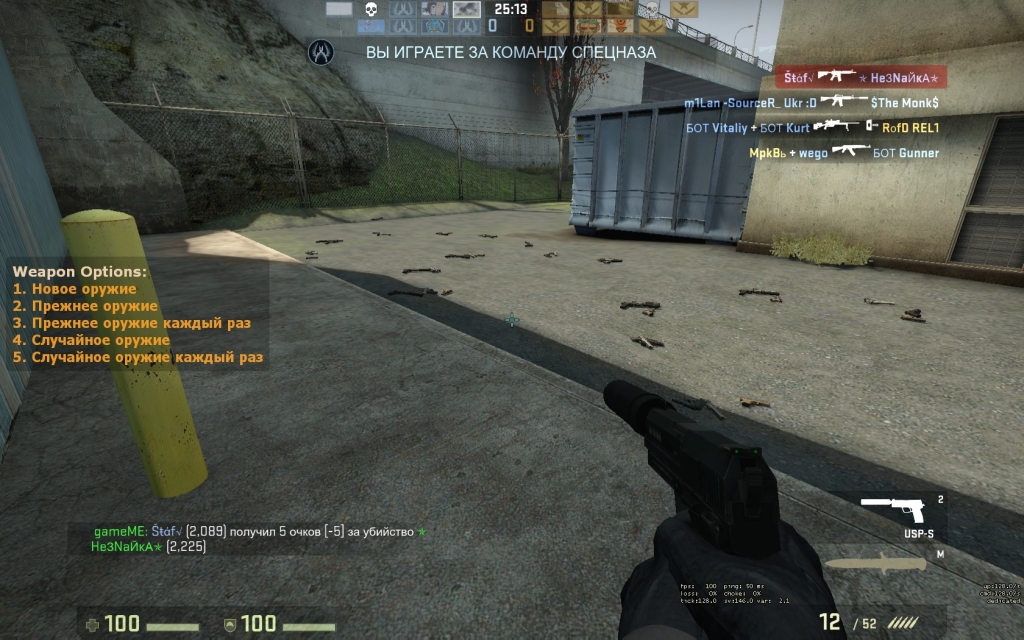Select the dead CT player skull avatar

tap(370, 10)
